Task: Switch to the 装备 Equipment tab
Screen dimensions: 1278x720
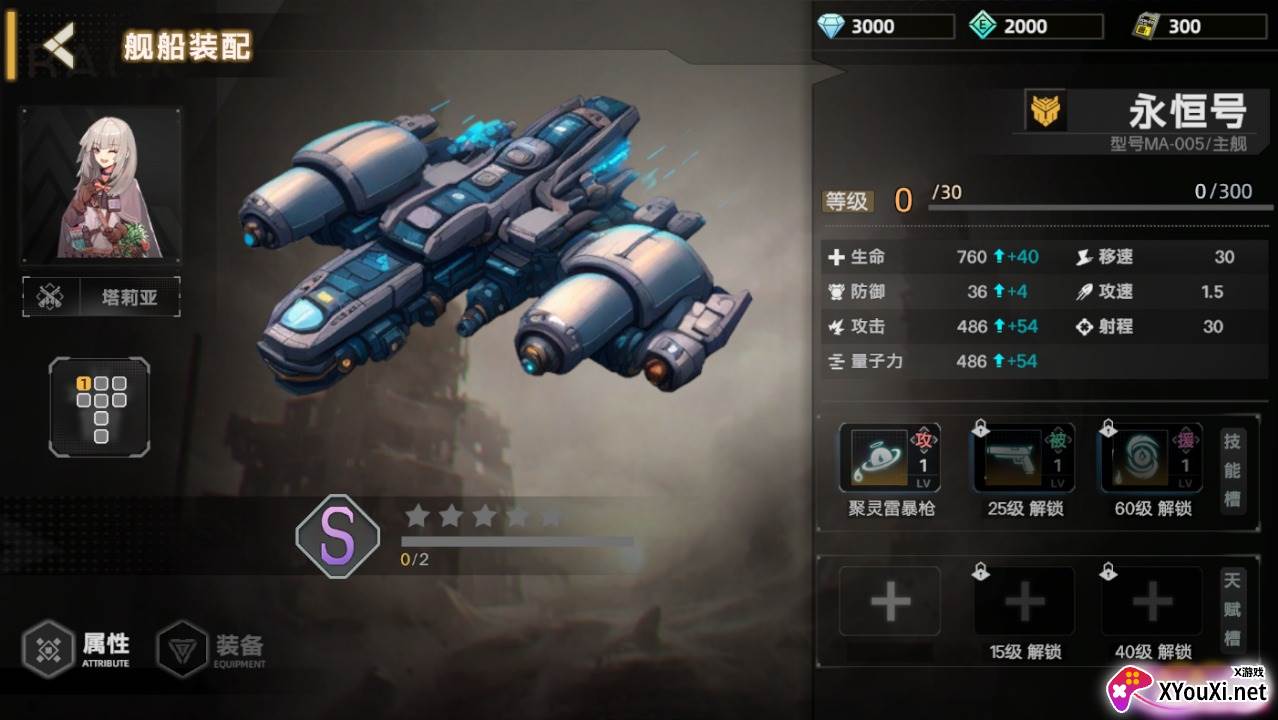Action: 212,648
